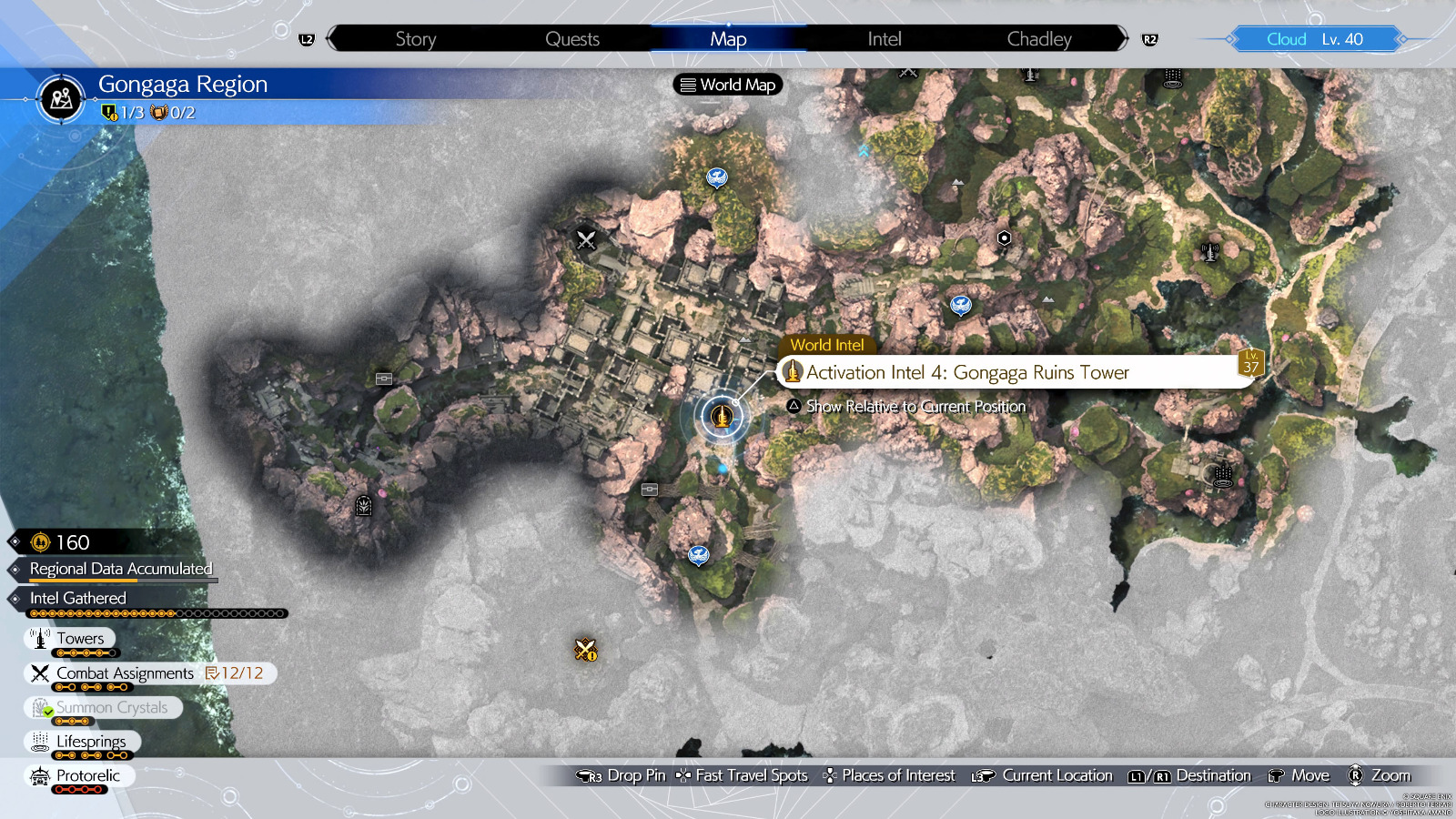Viewport: 1456px width, 819px height.
Task: Switch to the Intel tab
Action: 883,38
